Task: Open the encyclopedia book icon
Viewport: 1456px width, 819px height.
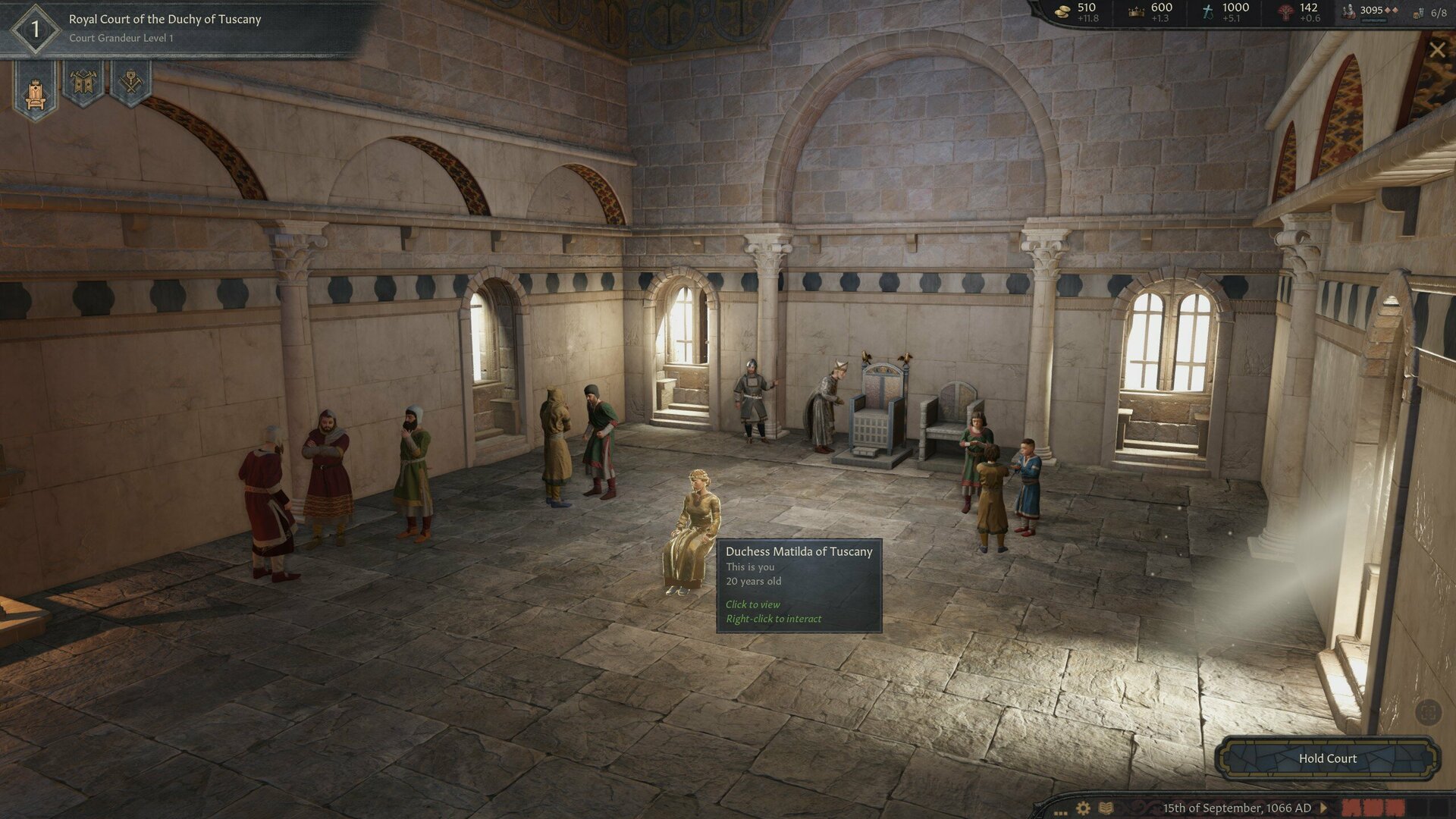Action: pos(1107,808)
